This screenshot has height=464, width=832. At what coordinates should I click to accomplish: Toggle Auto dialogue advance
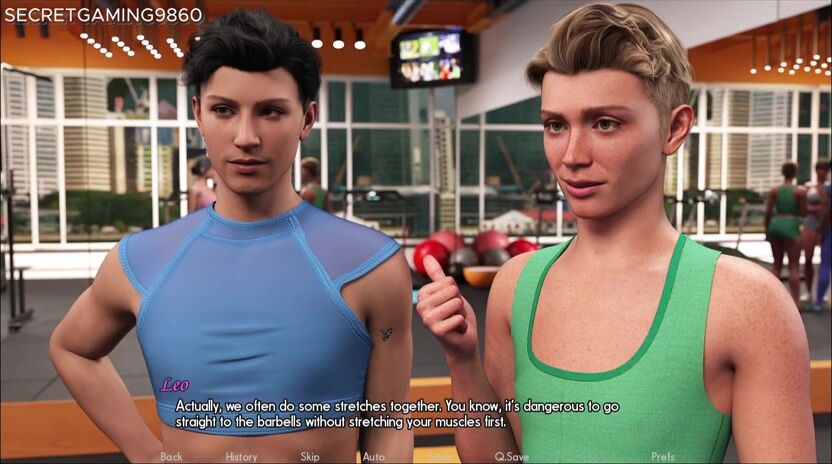point(373,457)
